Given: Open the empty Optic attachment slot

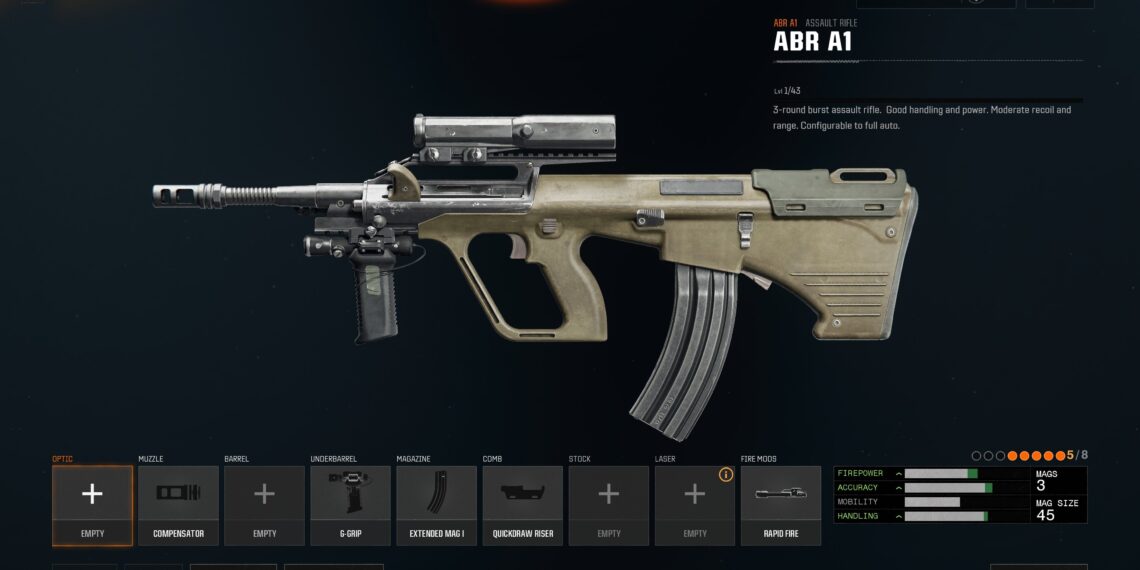Looking at the screenshot, I should pos(92,505).
